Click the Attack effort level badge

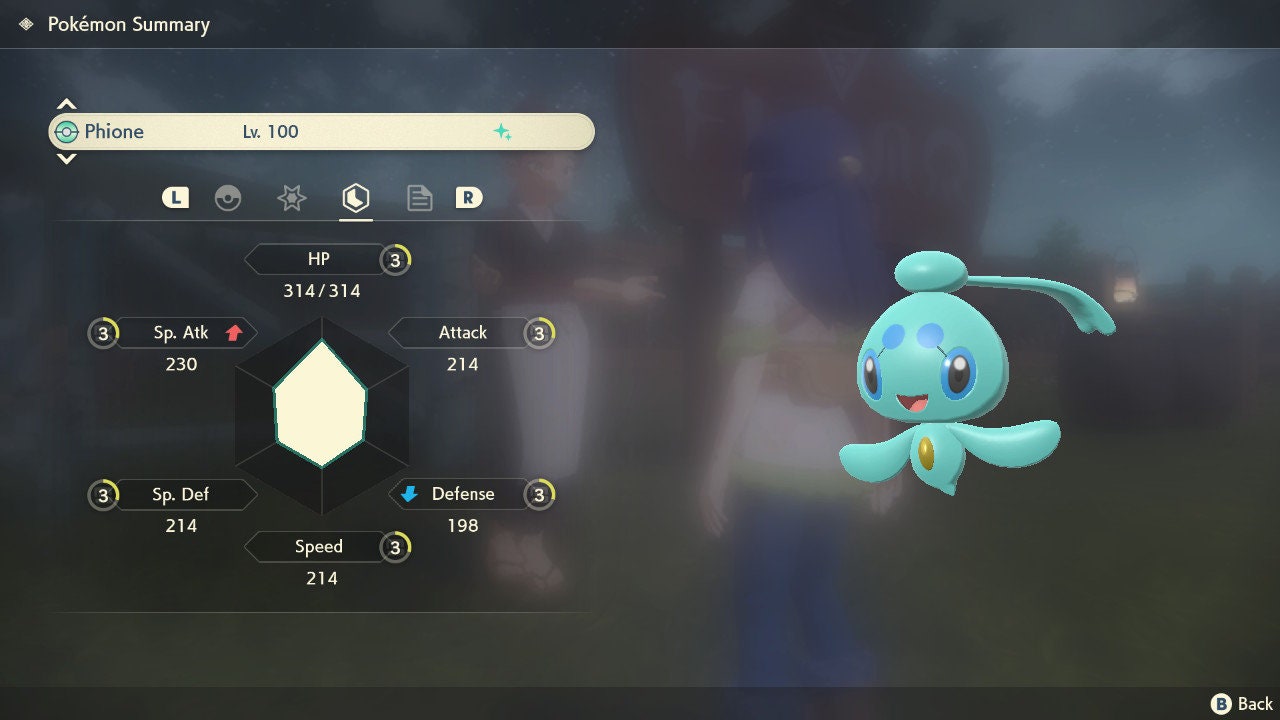[x=540, y=333]
